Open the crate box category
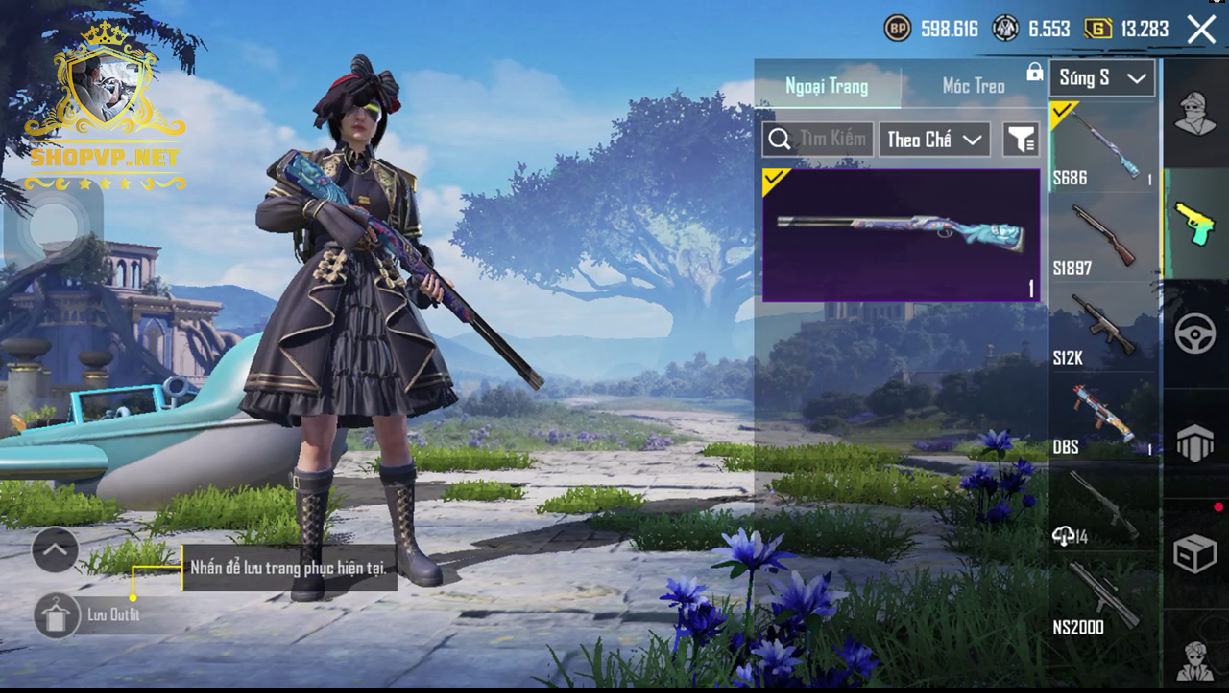 [x=1195, y=553]
